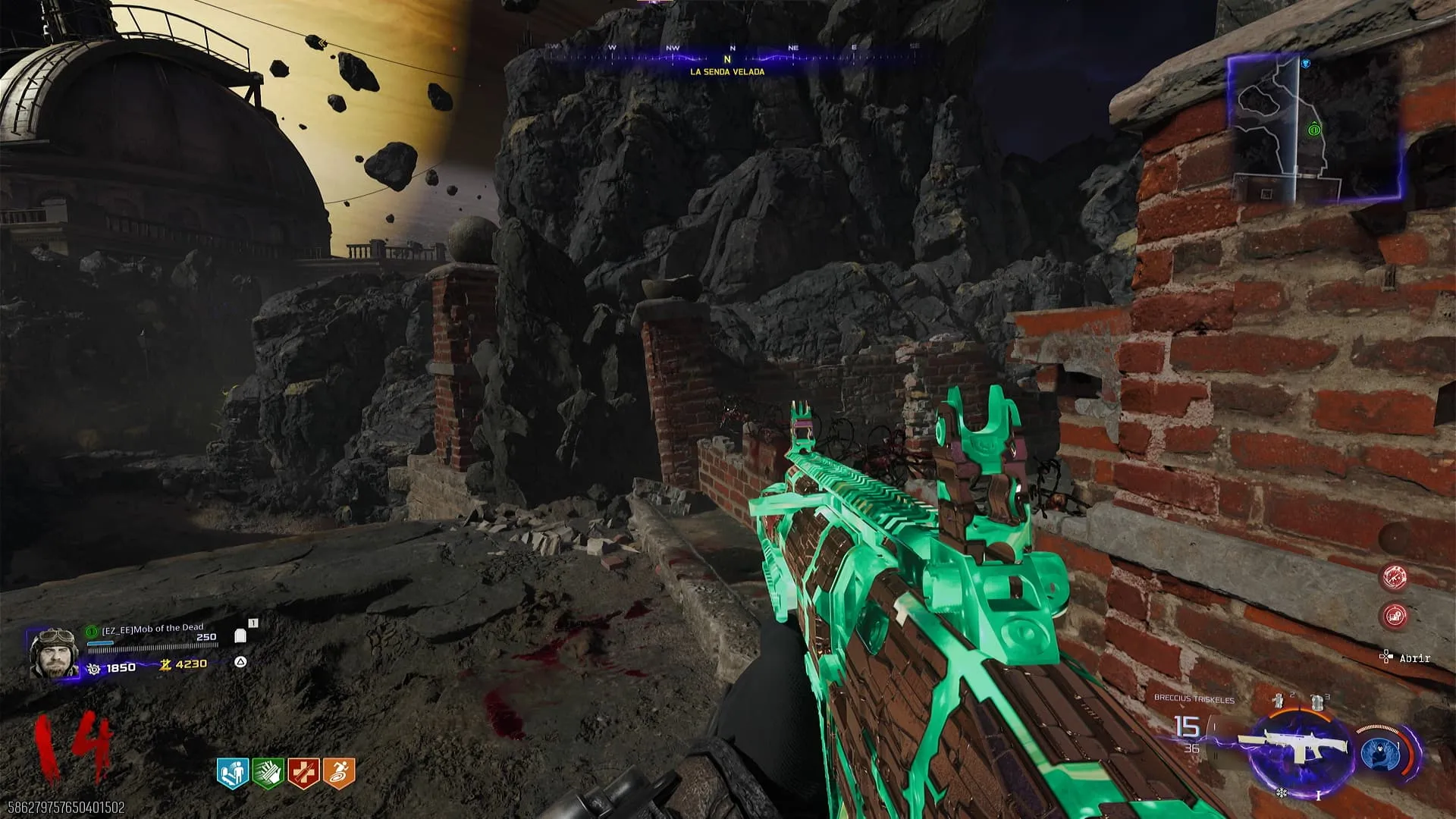1456x819 pixels.
Task: Click the gear salvage currency icon
Action: click(x=94, y=668)
